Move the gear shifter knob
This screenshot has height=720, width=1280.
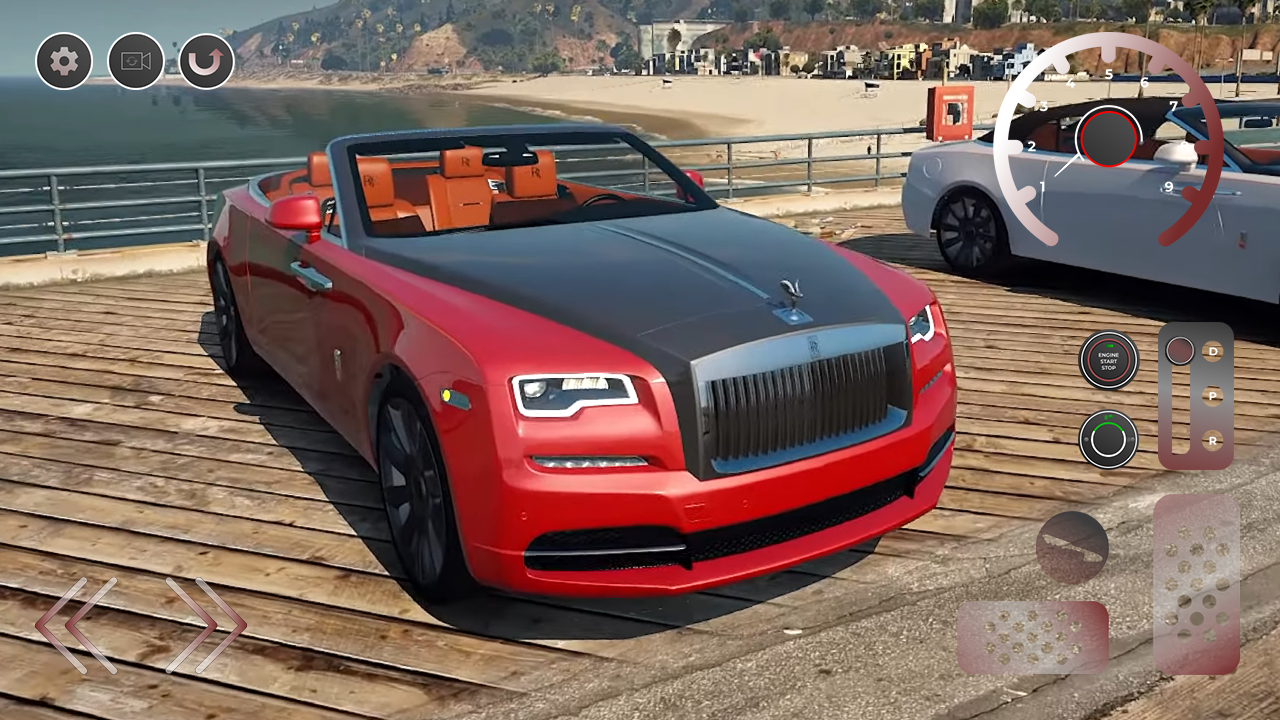(1180, 350)
